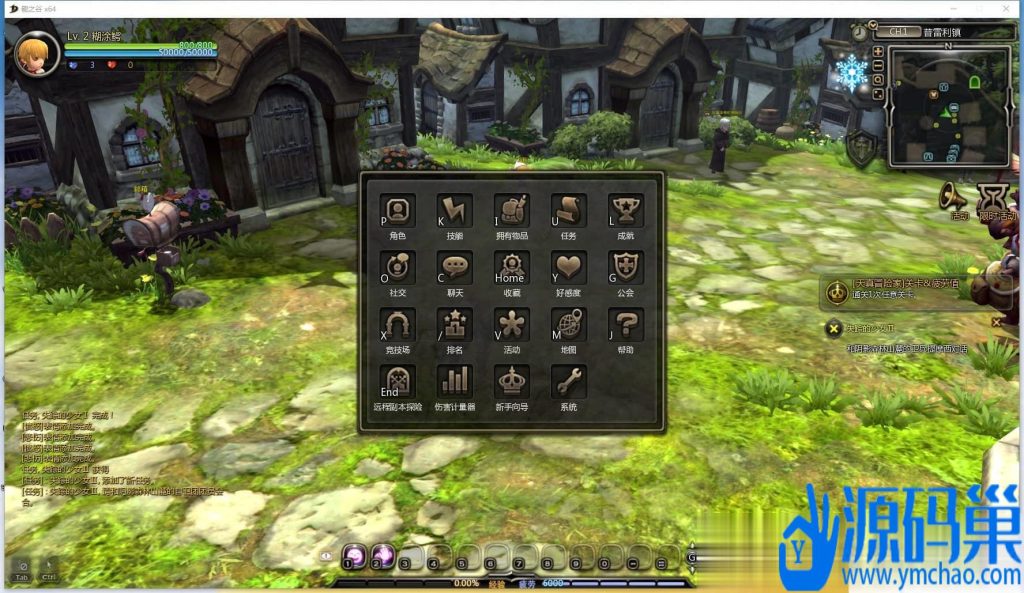
Task: Open the 公会 guild shield icon
Action: 626,269
